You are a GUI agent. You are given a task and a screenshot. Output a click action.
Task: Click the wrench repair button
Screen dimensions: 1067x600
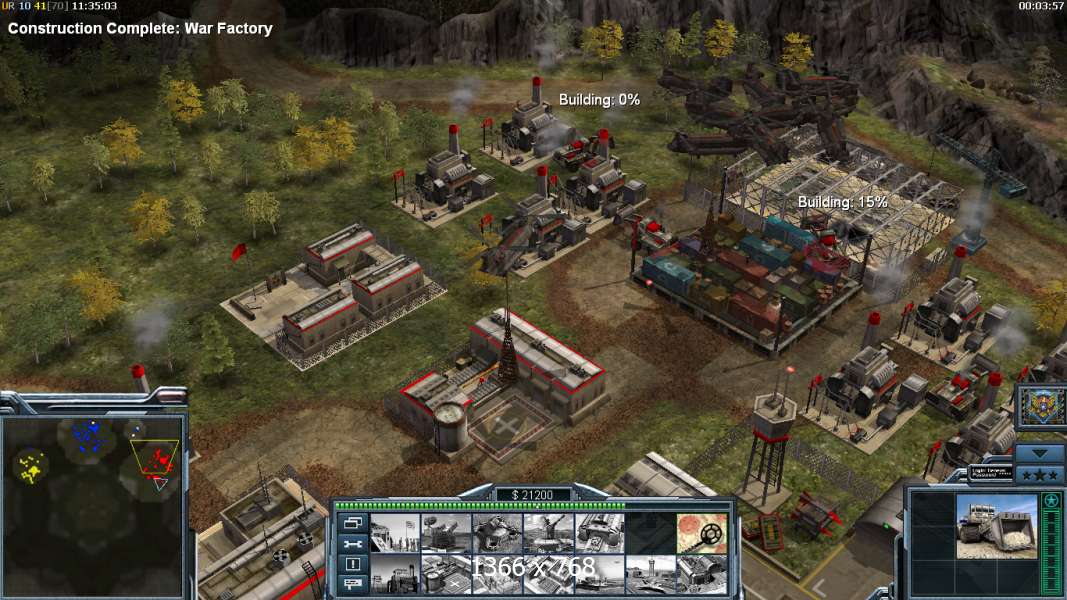pyautogui.click(x=353, y=543)
